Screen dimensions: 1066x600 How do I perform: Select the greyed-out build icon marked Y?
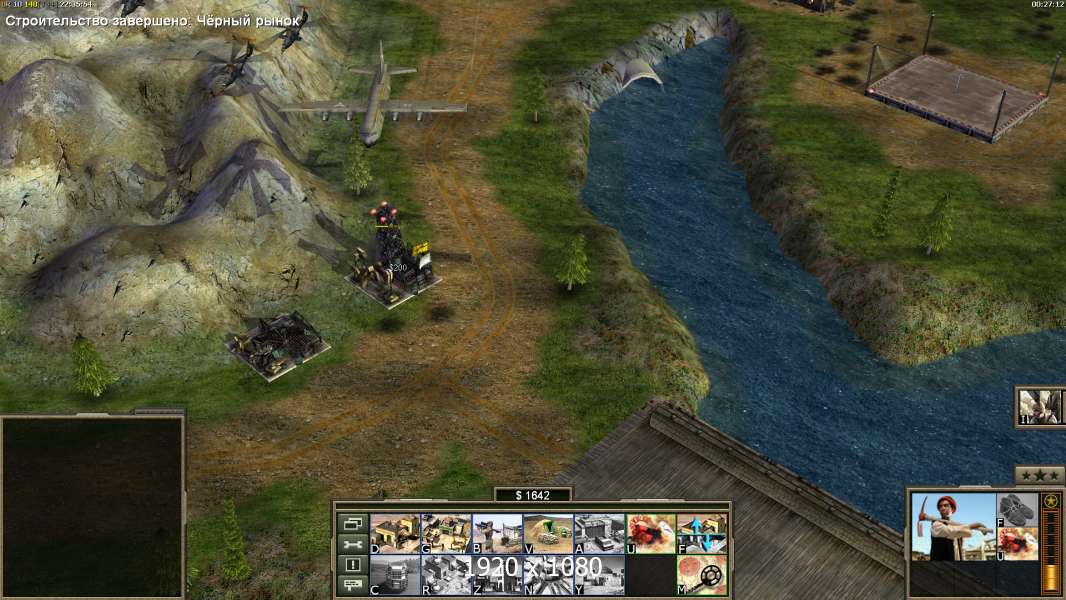click(x=599, y=575)
